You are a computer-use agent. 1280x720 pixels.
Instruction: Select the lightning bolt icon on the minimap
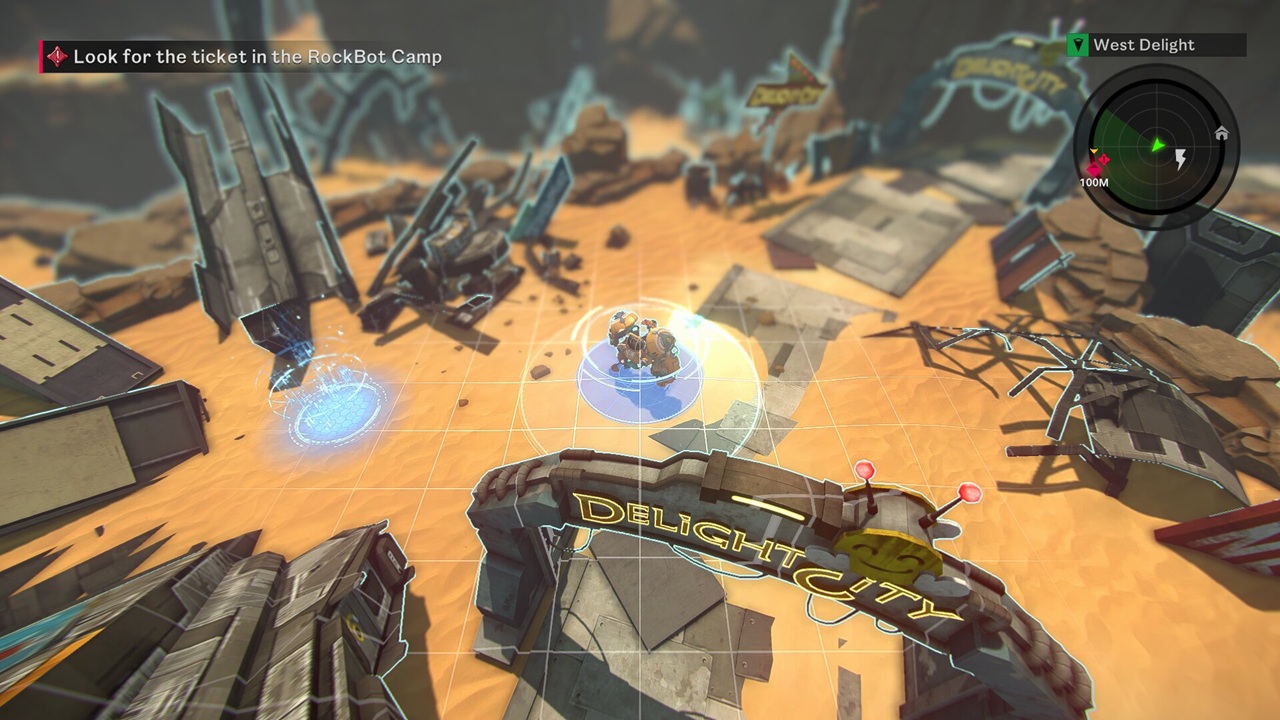[x=1181, y=157]
